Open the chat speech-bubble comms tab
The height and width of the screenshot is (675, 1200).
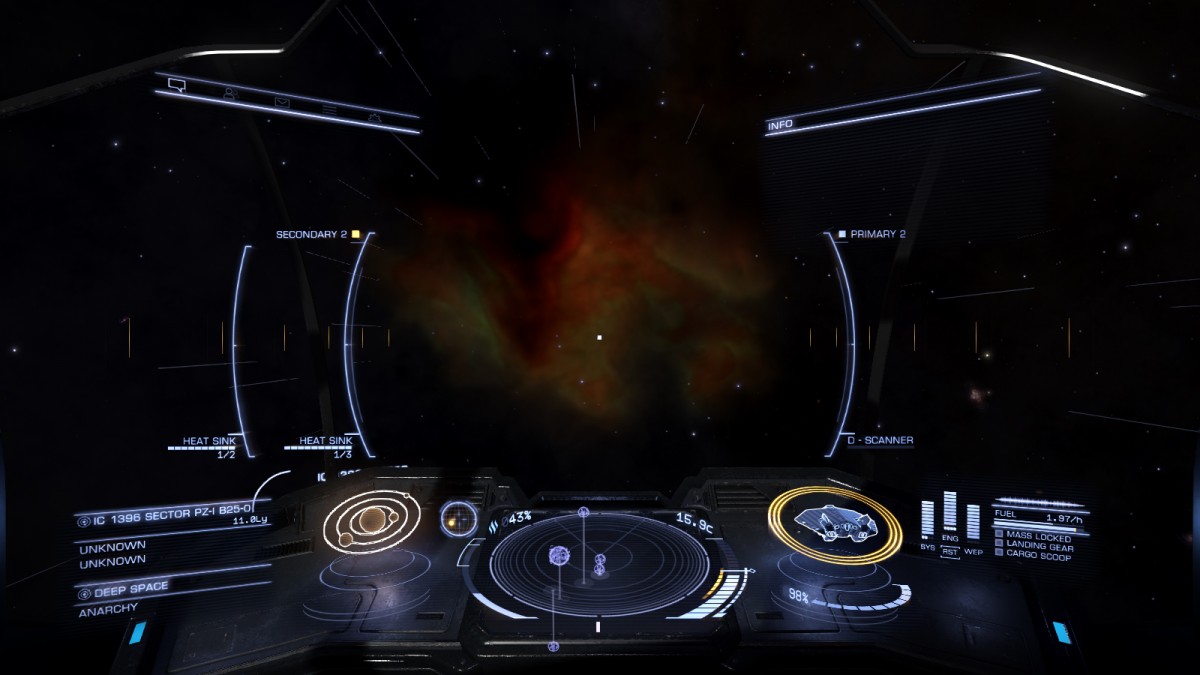coord(177,85)
